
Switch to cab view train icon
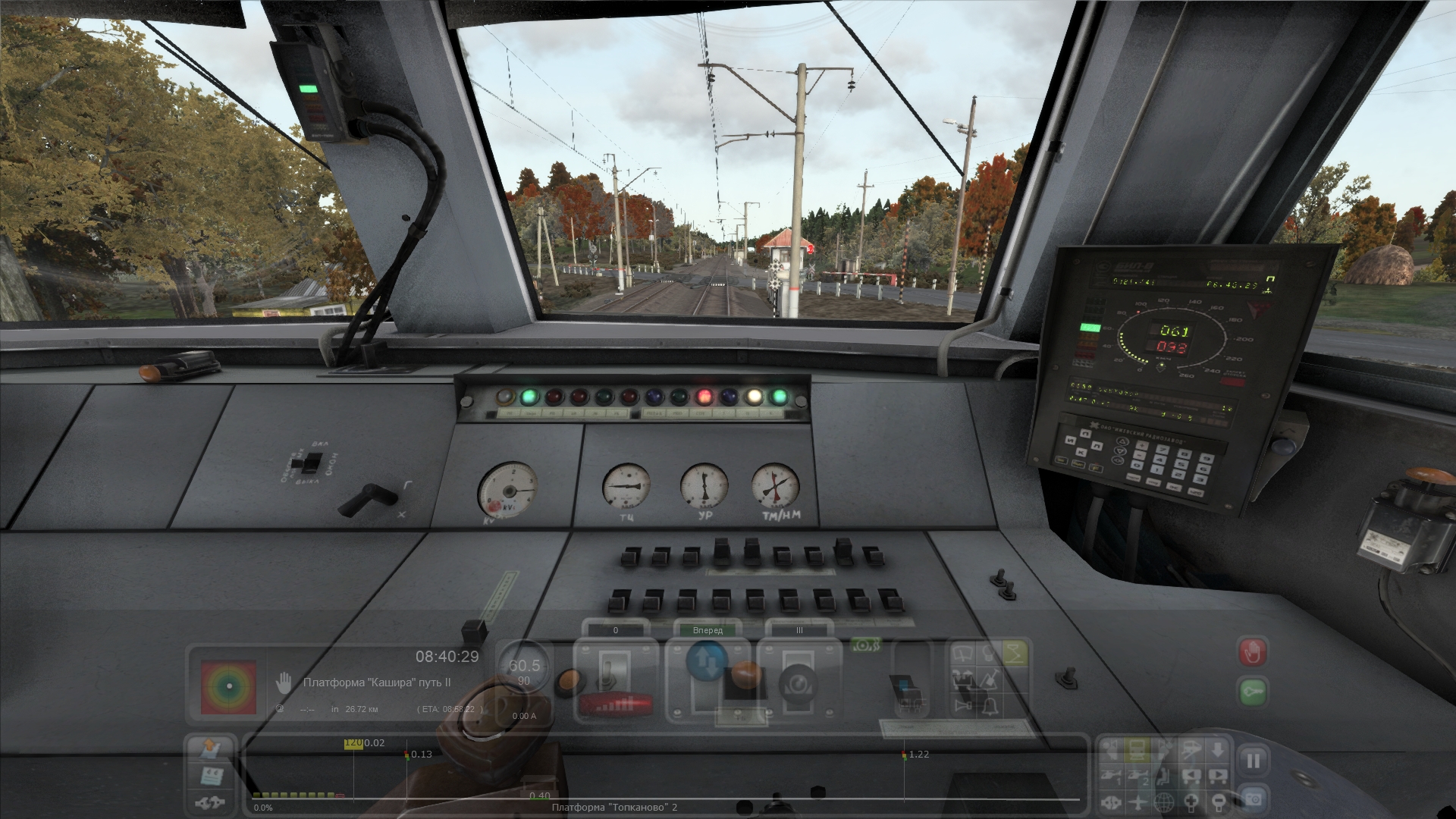1137,751
